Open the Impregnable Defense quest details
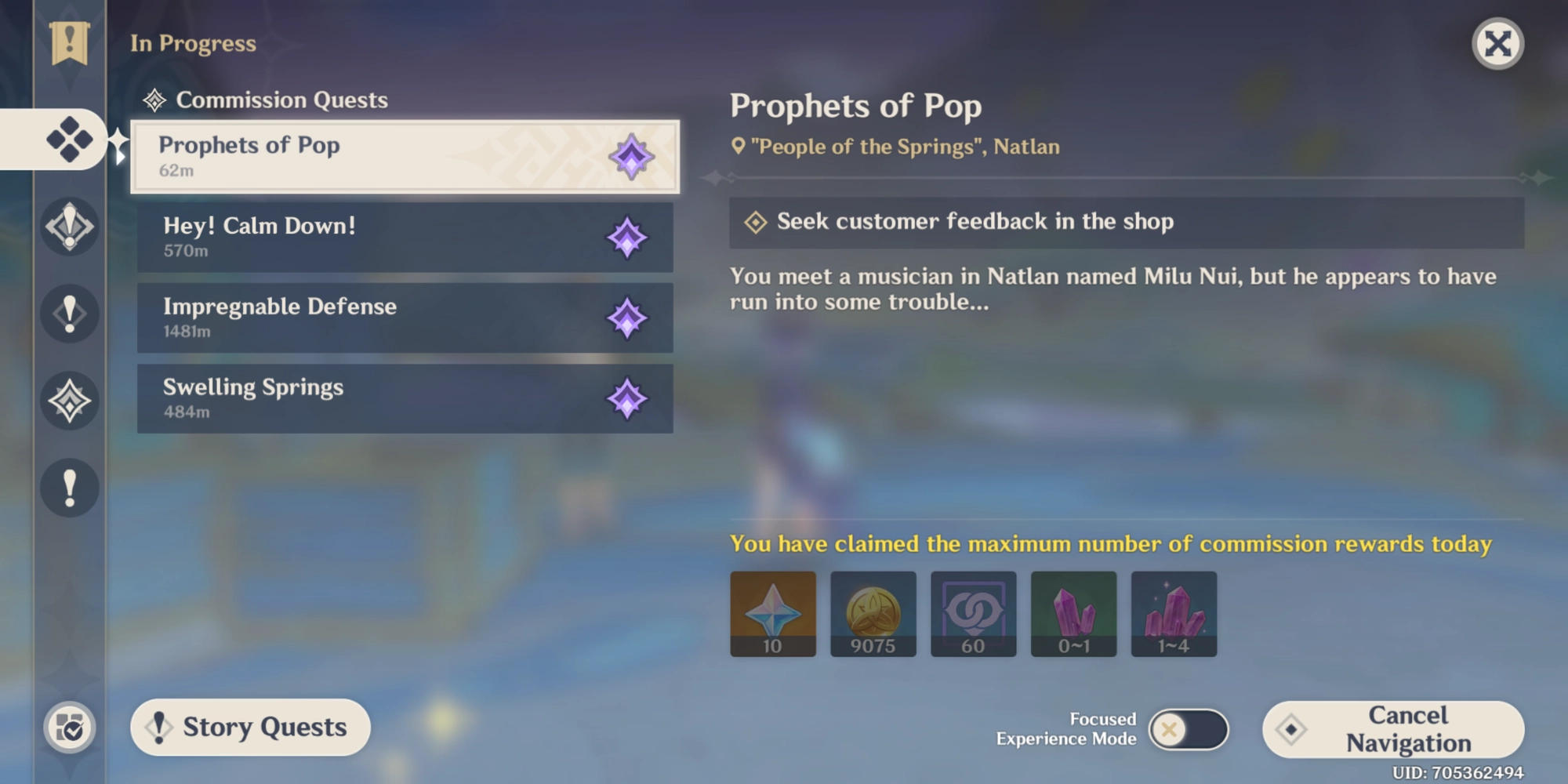 tap(404, 318)
